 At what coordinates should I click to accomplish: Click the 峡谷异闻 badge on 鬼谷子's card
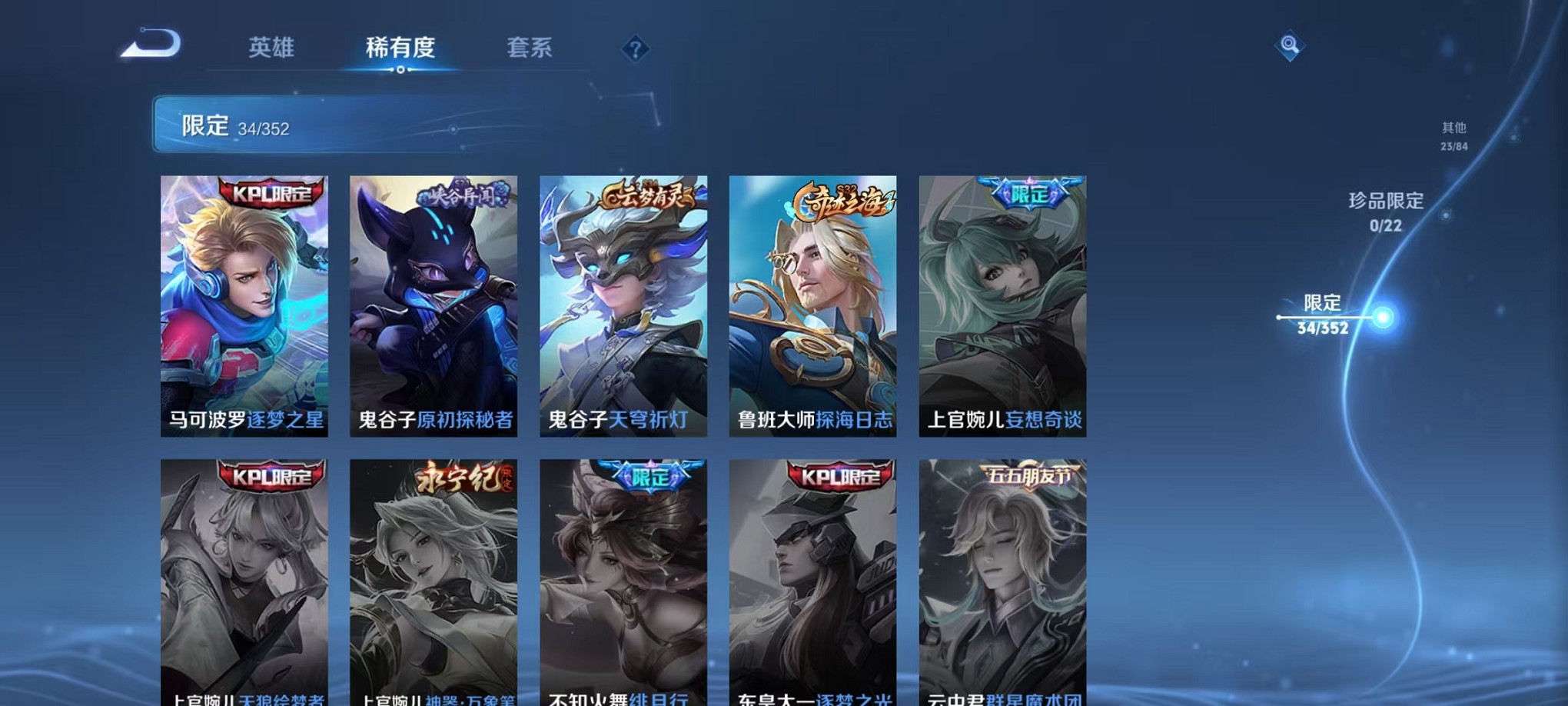tap(459, 196)
